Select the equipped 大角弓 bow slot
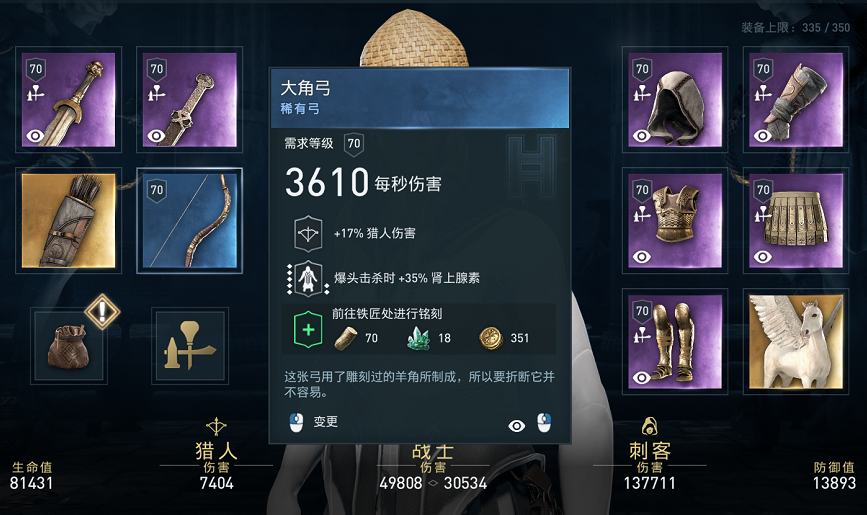The image size is (867, 515). coord(190,220)
